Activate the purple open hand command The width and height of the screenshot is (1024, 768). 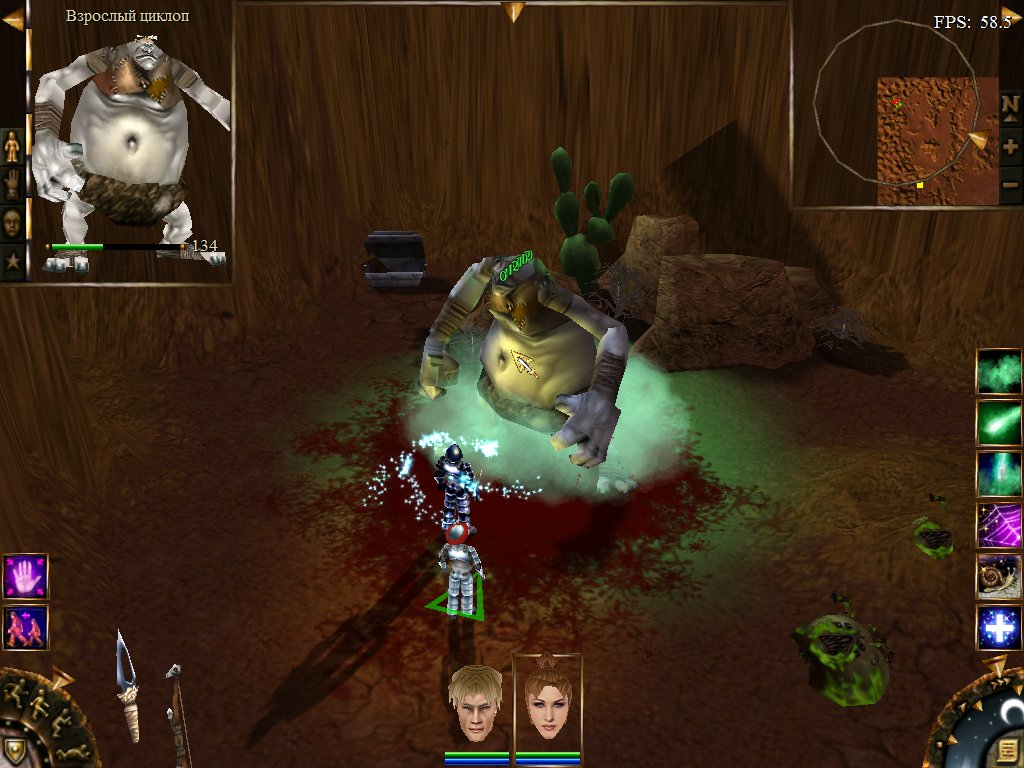click(x=25, y=577)
